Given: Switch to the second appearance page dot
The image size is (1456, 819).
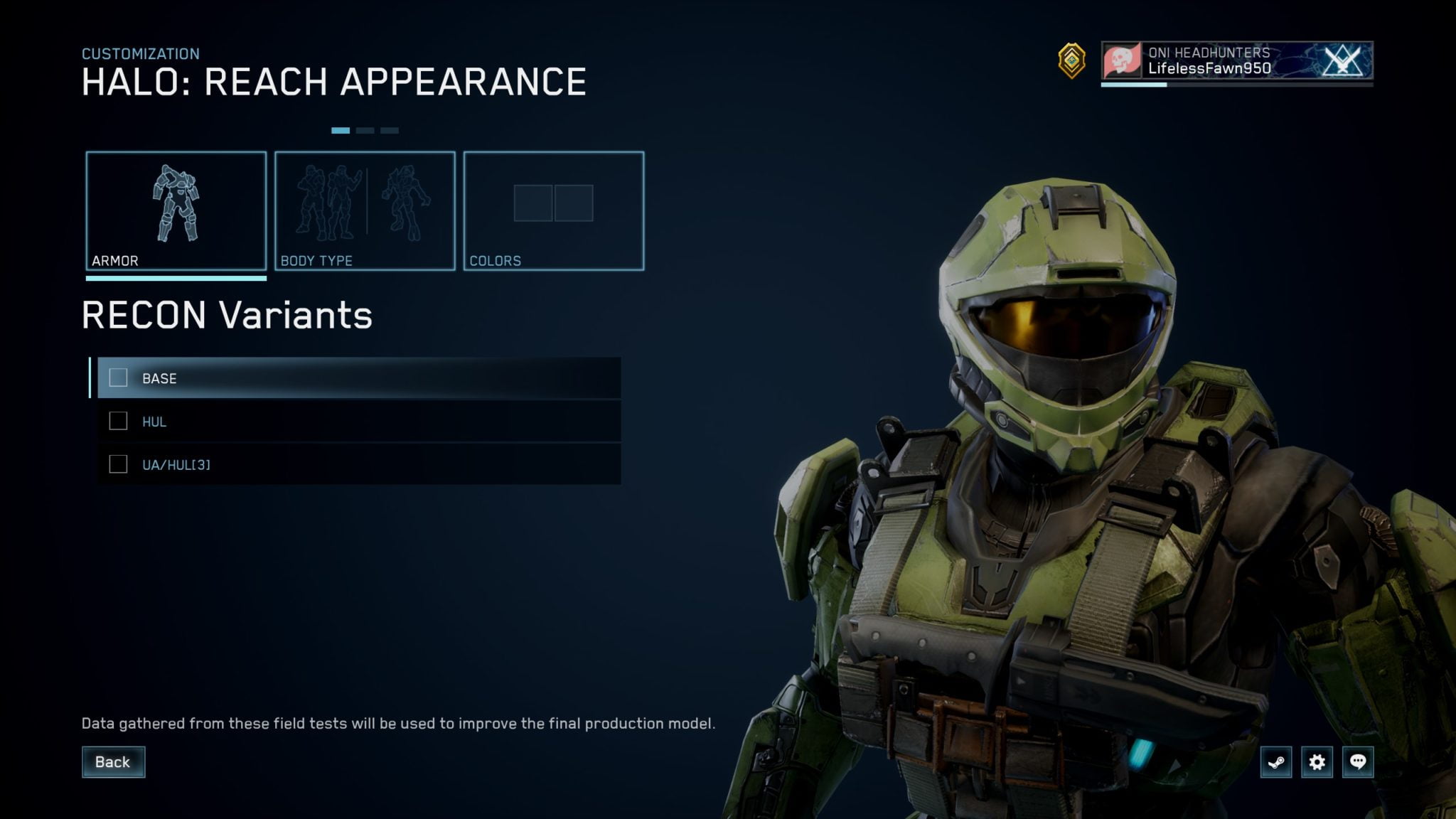Looking at the screenshot, I should point(365,131).
